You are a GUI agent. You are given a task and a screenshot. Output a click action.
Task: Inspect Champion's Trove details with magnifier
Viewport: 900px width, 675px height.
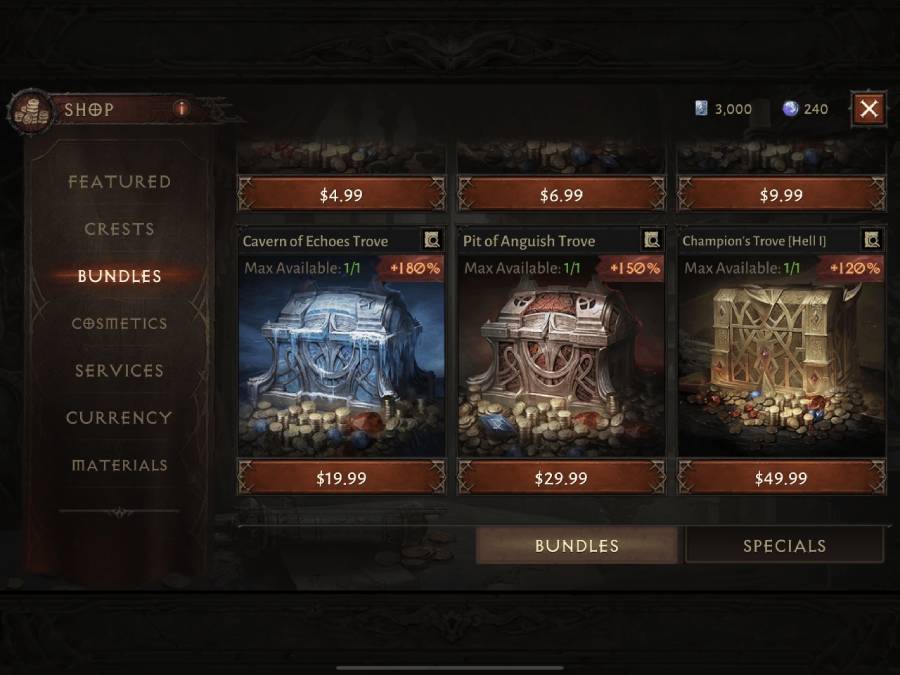pyautogui.click(x=872, y=240)
